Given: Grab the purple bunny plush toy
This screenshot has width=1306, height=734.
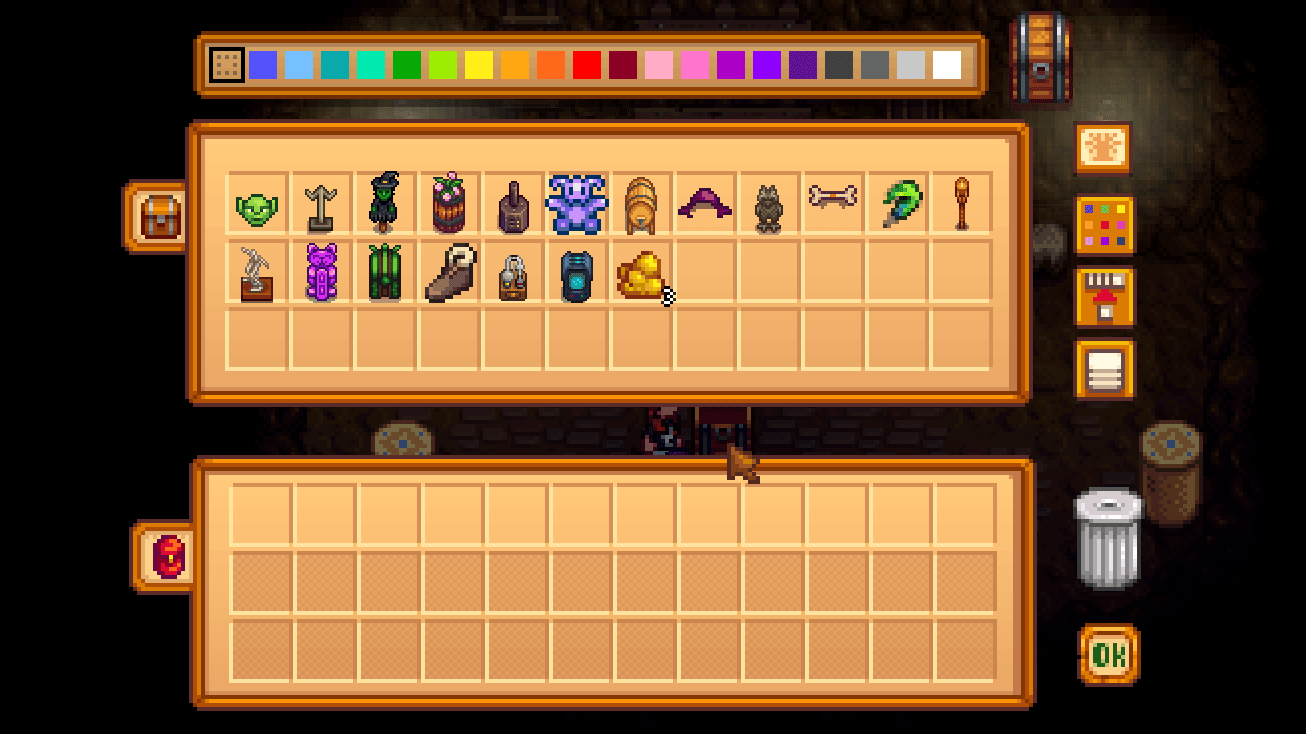Looking at the screenshot, I should pos(576,205).
